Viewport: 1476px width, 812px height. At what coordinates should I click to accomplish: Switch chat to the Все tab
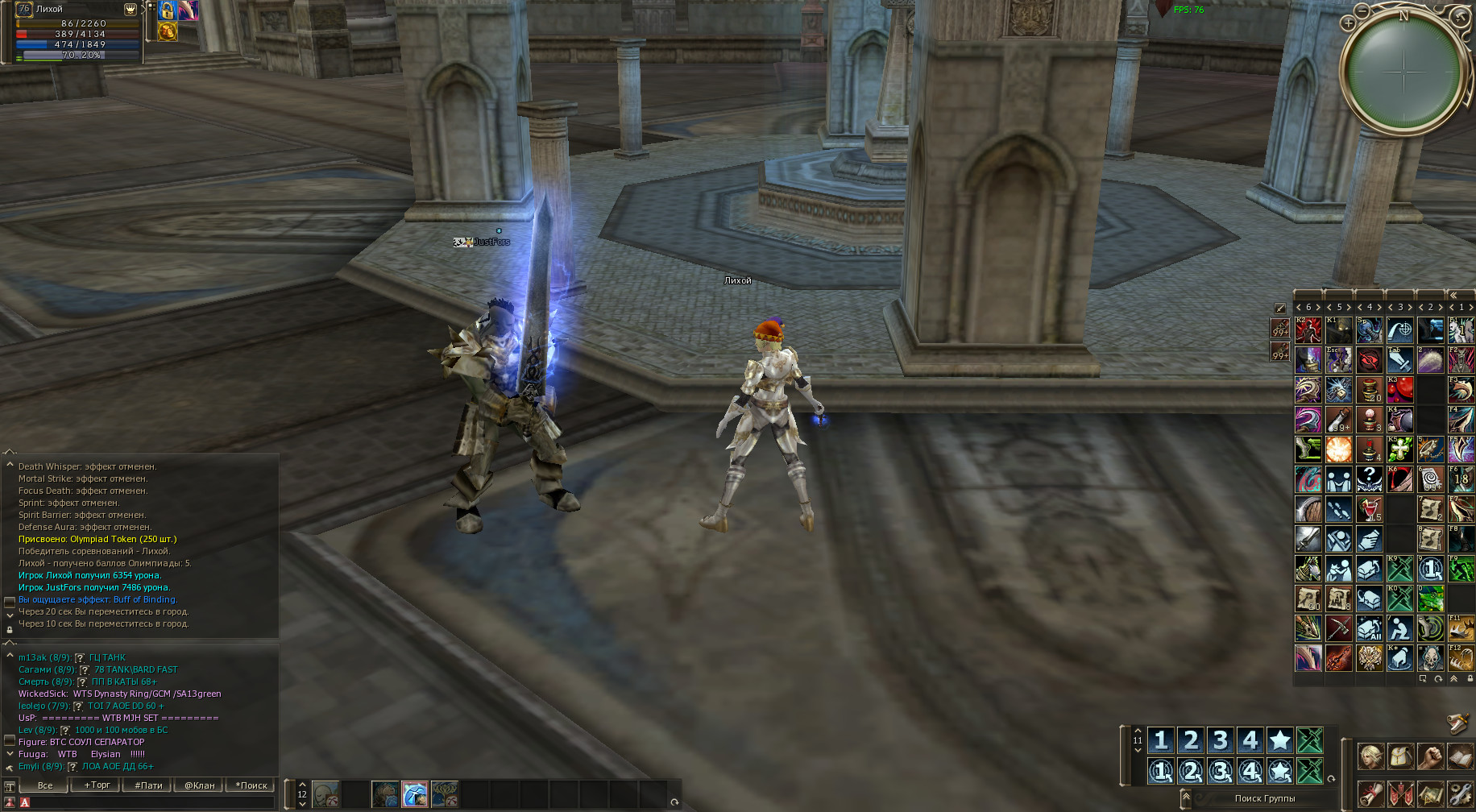click(45, 785)
